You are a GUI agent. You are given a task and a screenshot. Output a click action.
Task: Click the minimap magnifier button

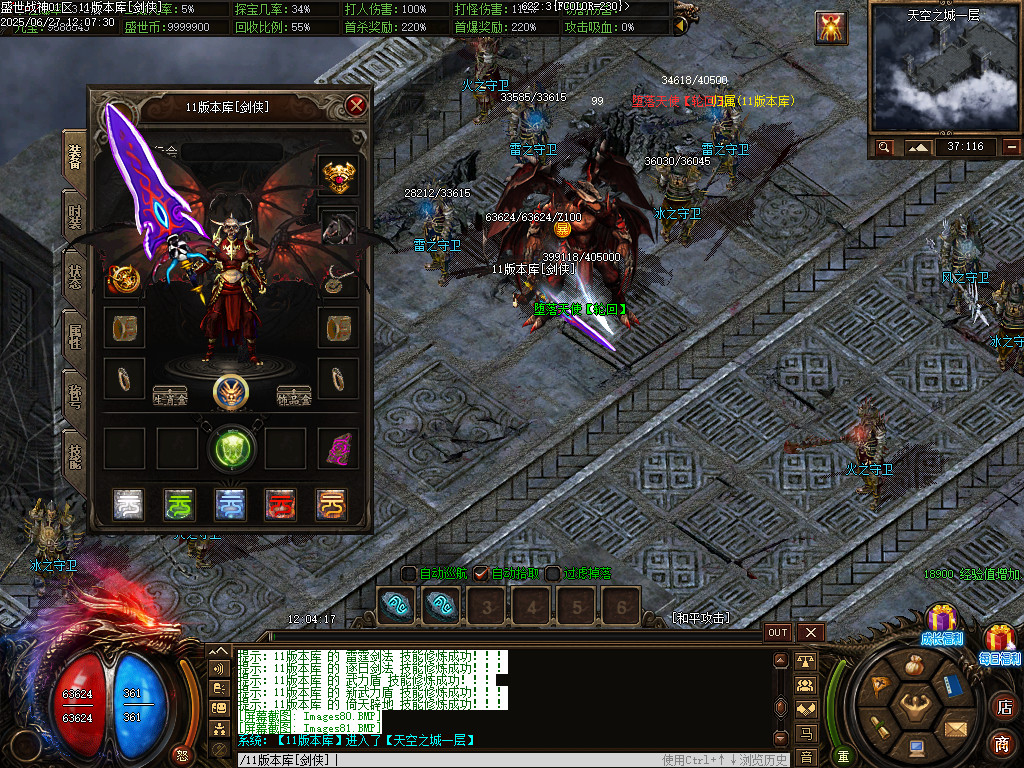tap(884, 147)
